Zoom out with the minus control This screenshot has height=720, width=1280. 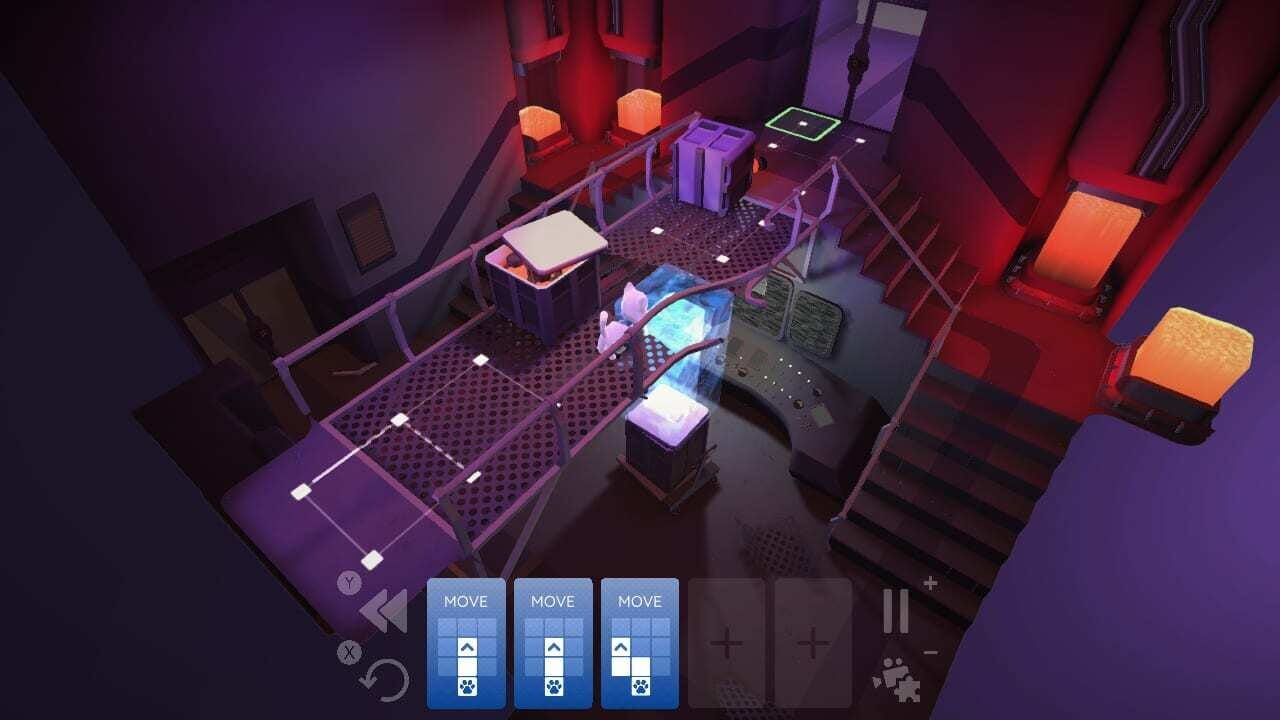[931, 652]
